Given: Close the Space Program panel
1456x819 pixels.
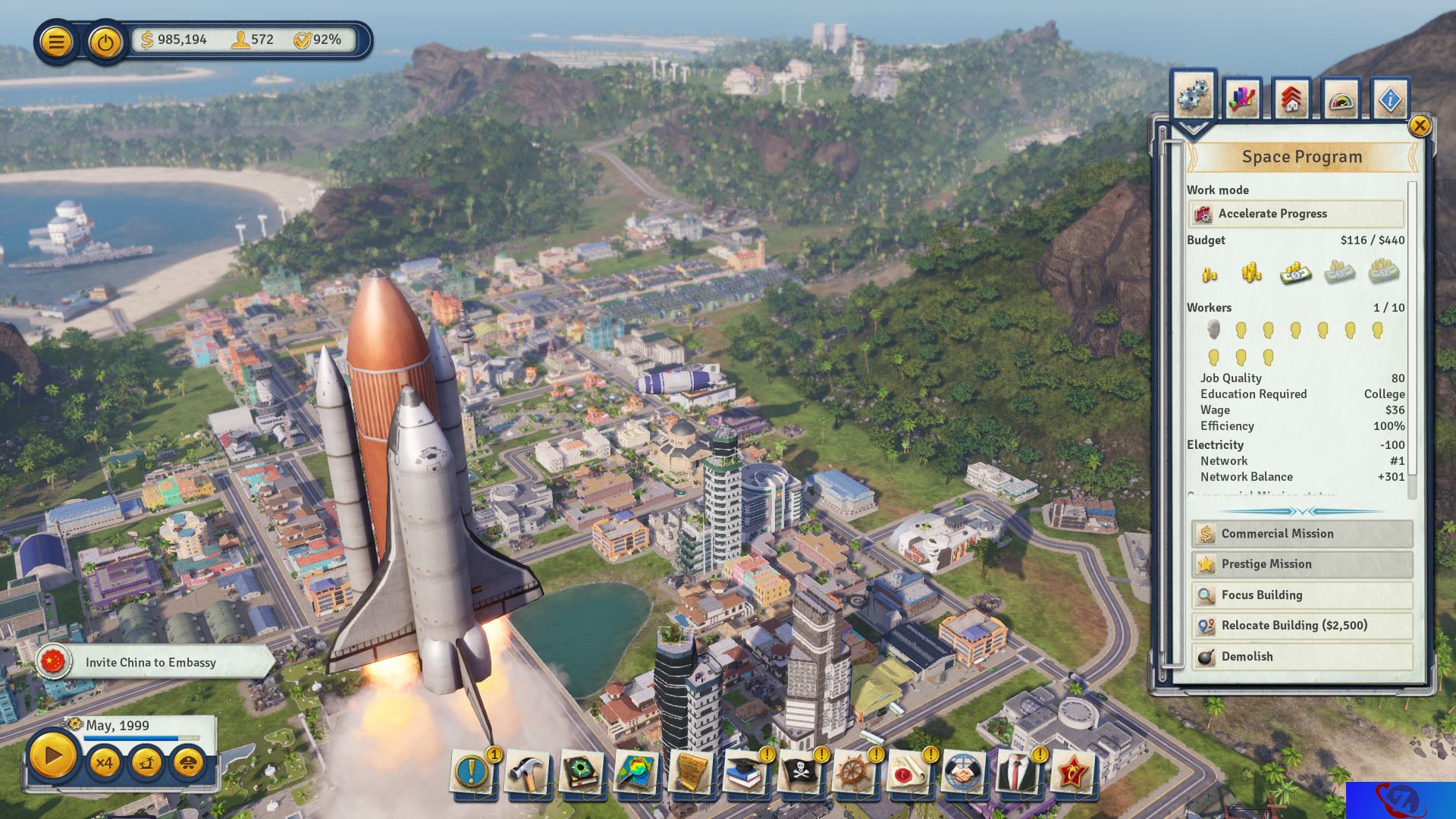Looking at the screenshot, I should 1419,126.
